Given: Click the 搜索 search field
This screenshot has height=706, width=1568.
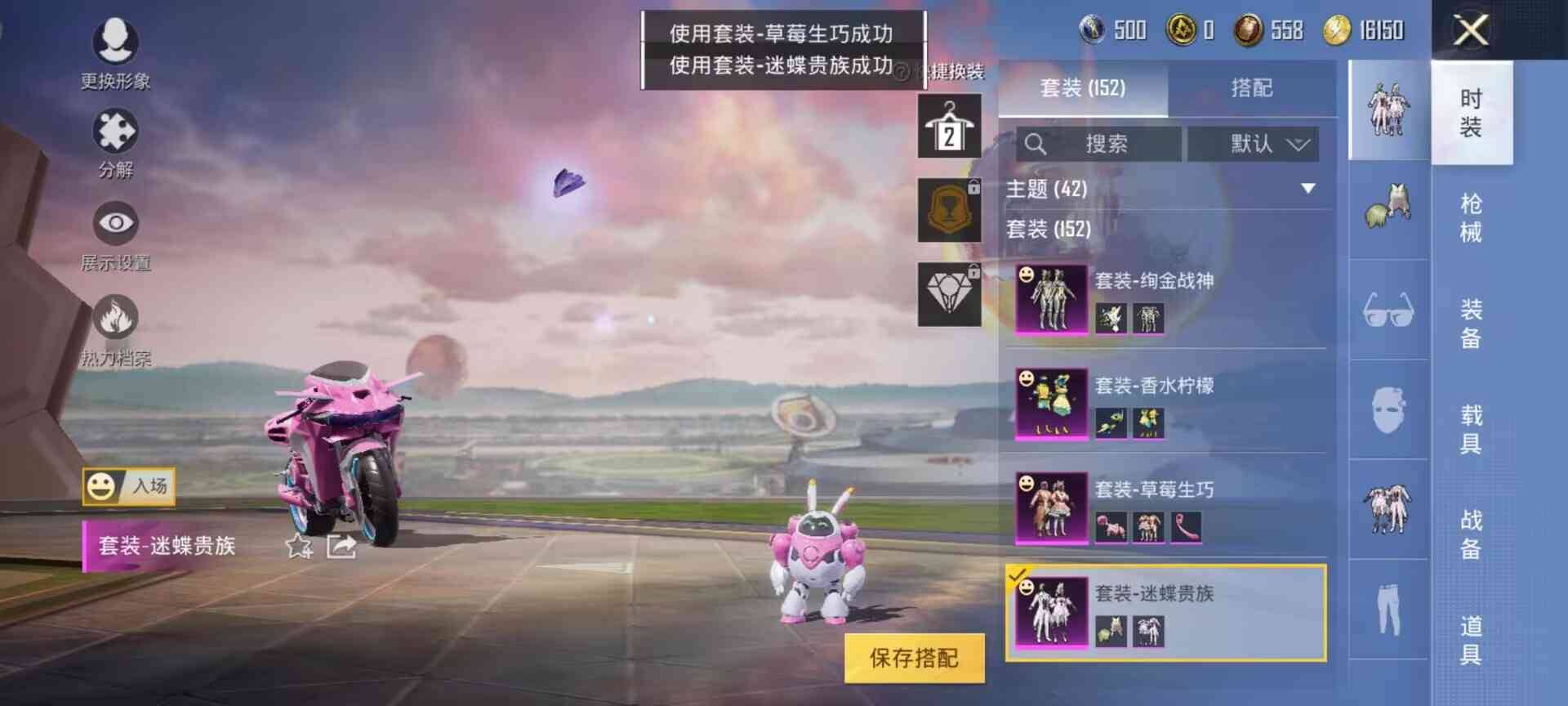Looking at the screenshot, I should coord(1098,144).
